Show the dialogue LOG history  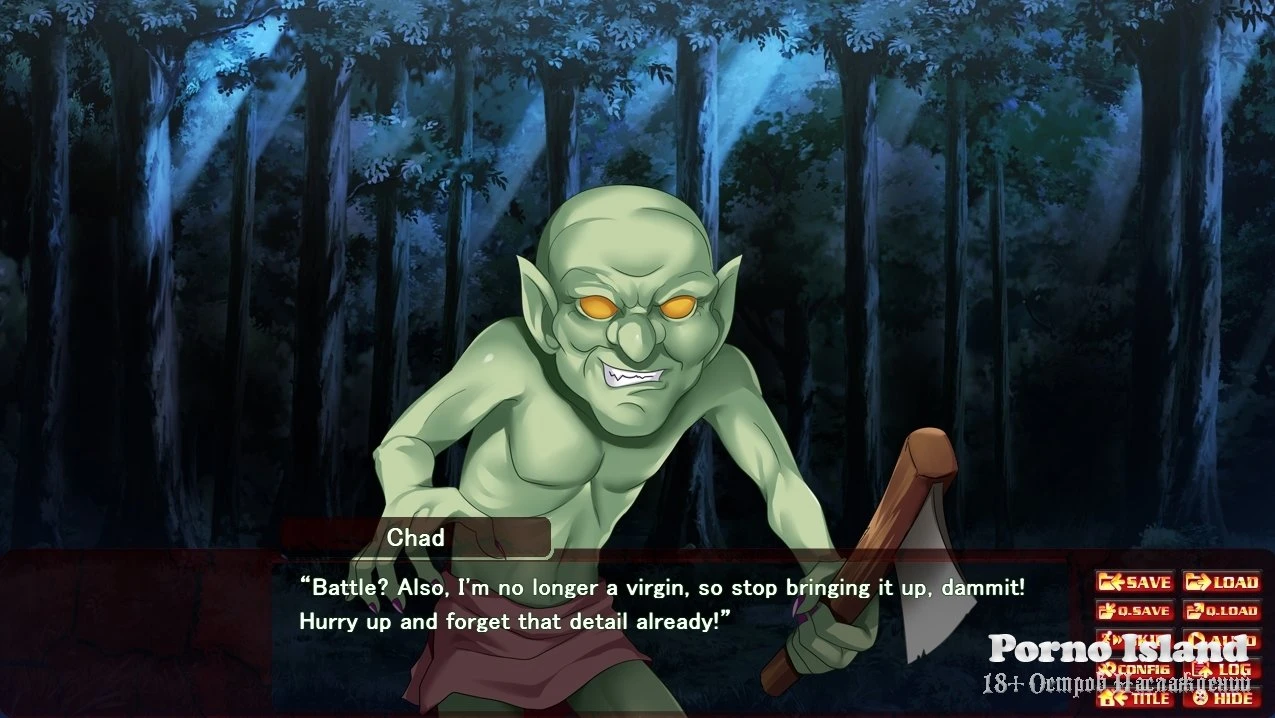(x=1222, y=669)
